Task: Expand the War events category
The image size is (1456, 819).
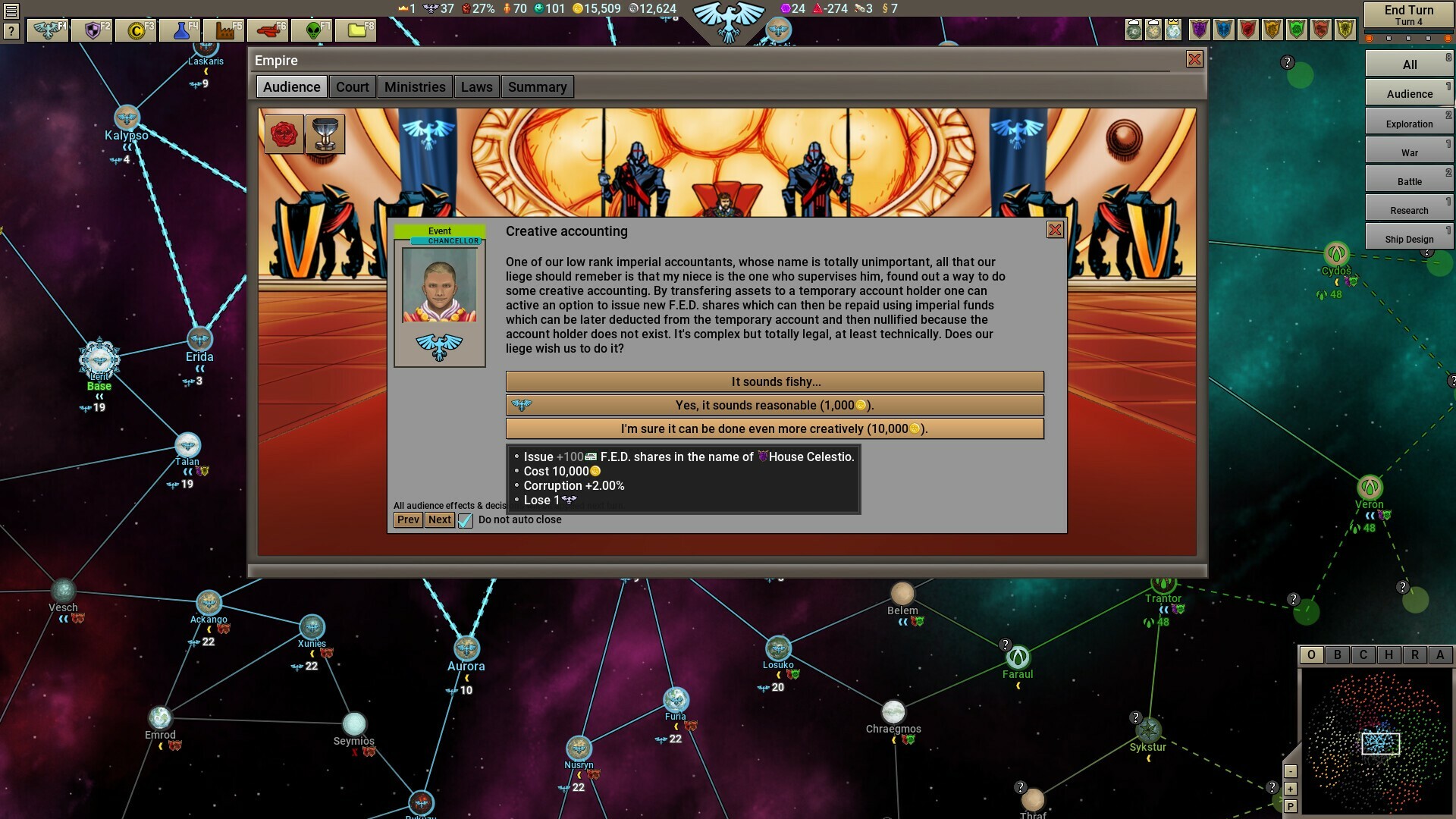Action: click(1408, 152)
